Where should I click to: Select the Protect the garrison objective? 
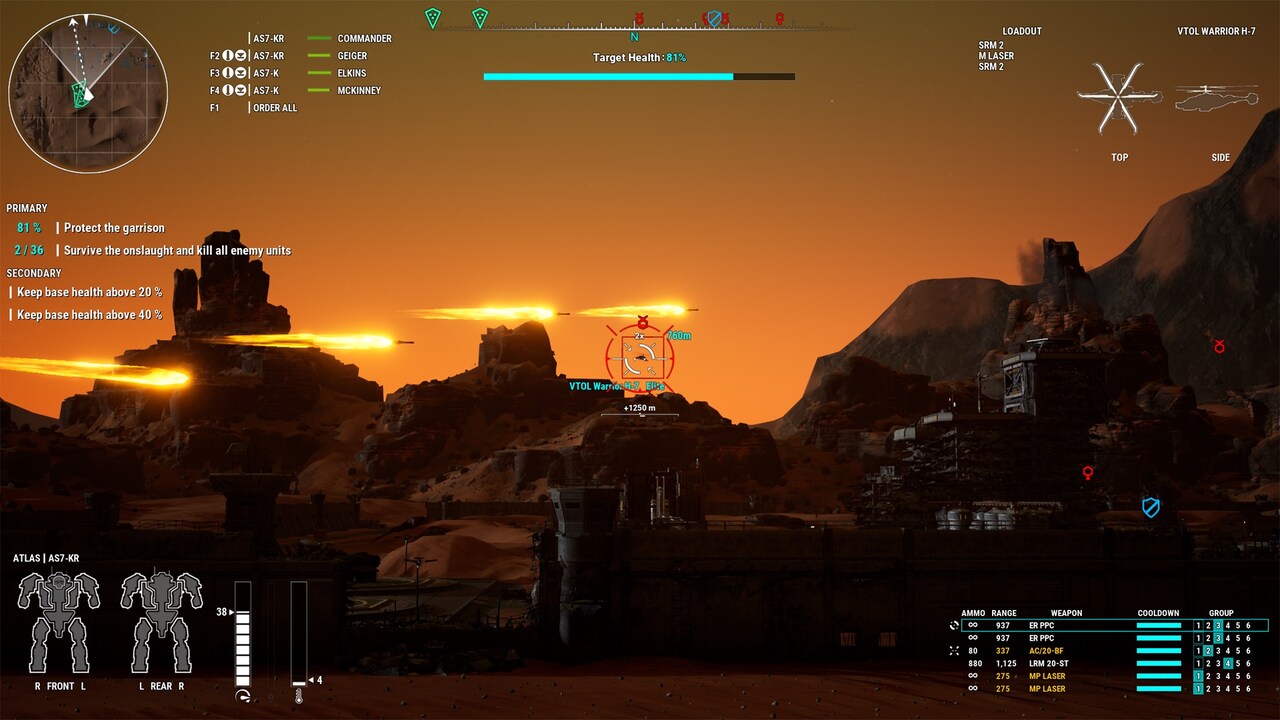114,228
